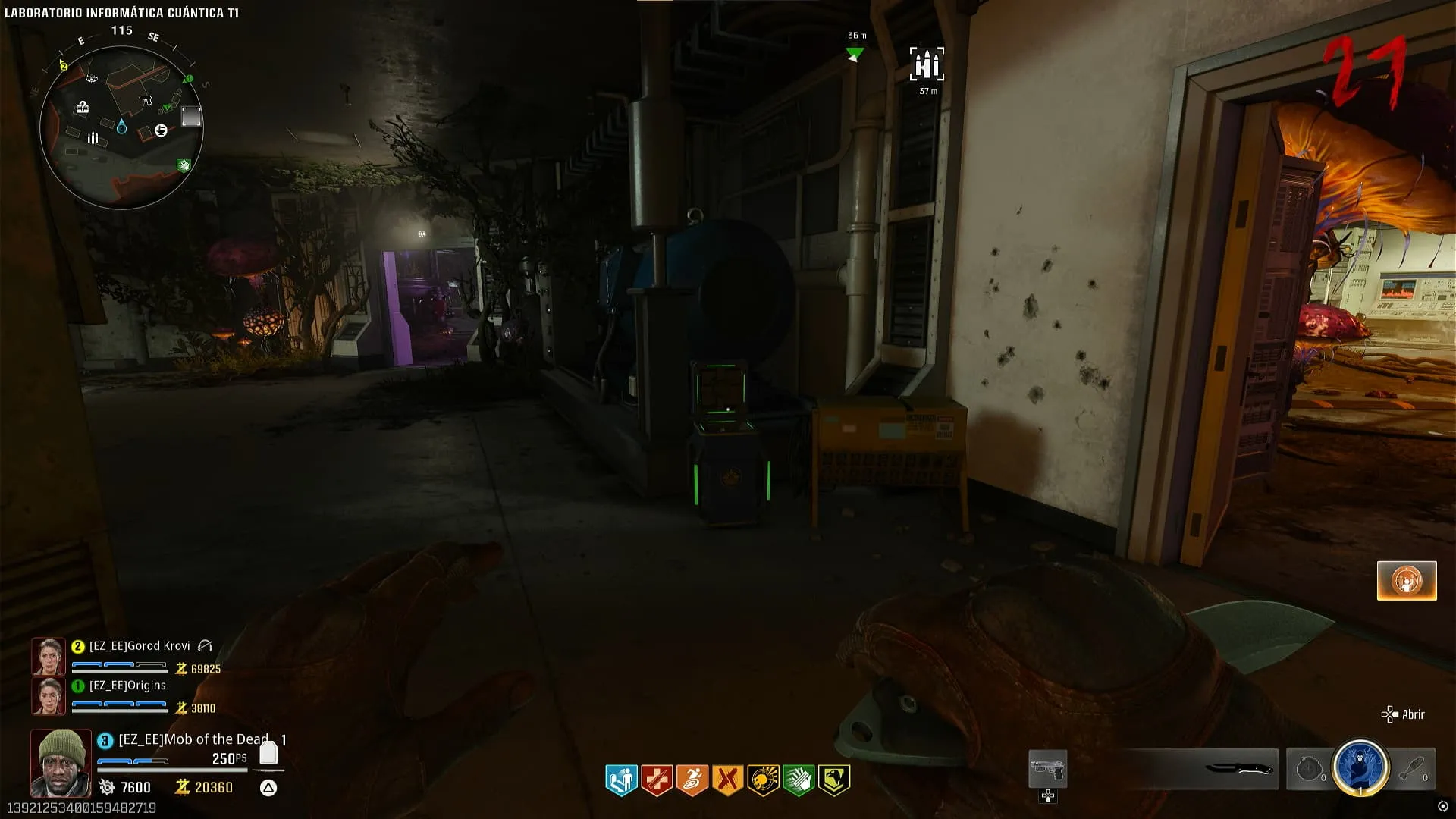
Task: Select the combat knife weapon slot
Action: click(x=1238, y=769)
